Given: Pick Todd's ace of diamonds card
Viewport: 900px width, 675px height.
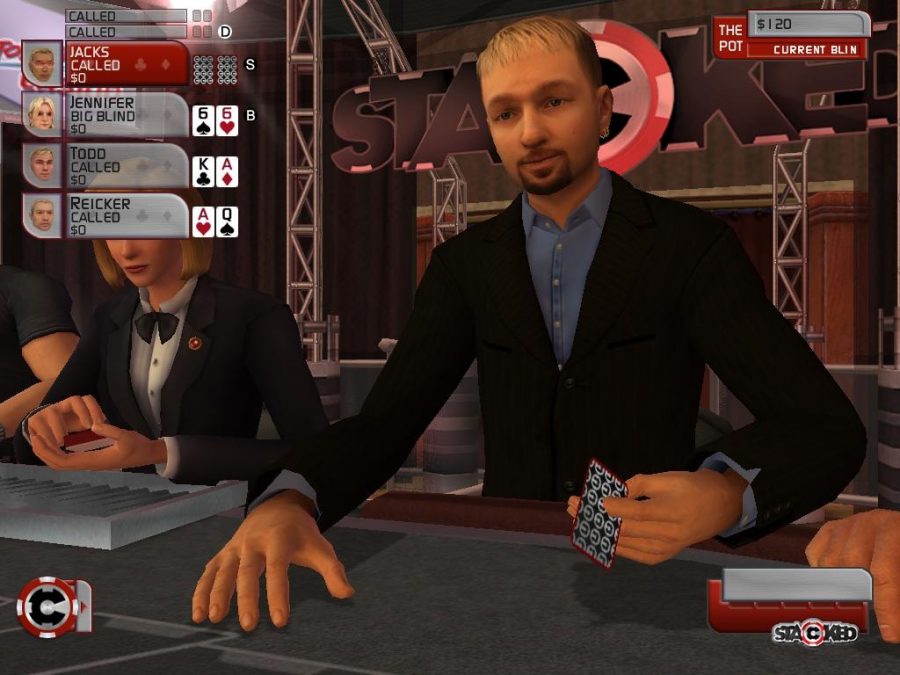Looking at the screenshot, I should coord(227,171).
